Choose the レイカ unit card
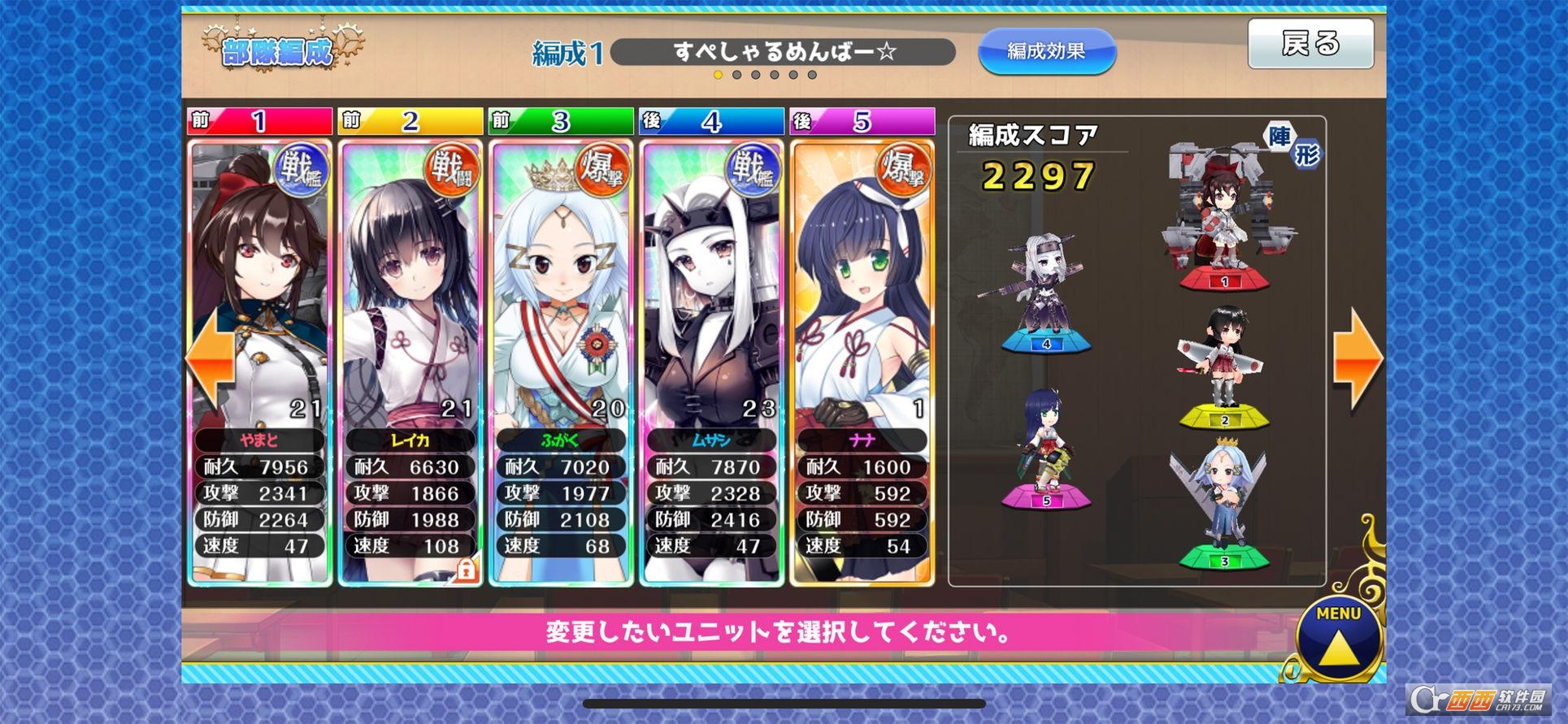This screenshot has width=1568, height=724. [410, 325]
